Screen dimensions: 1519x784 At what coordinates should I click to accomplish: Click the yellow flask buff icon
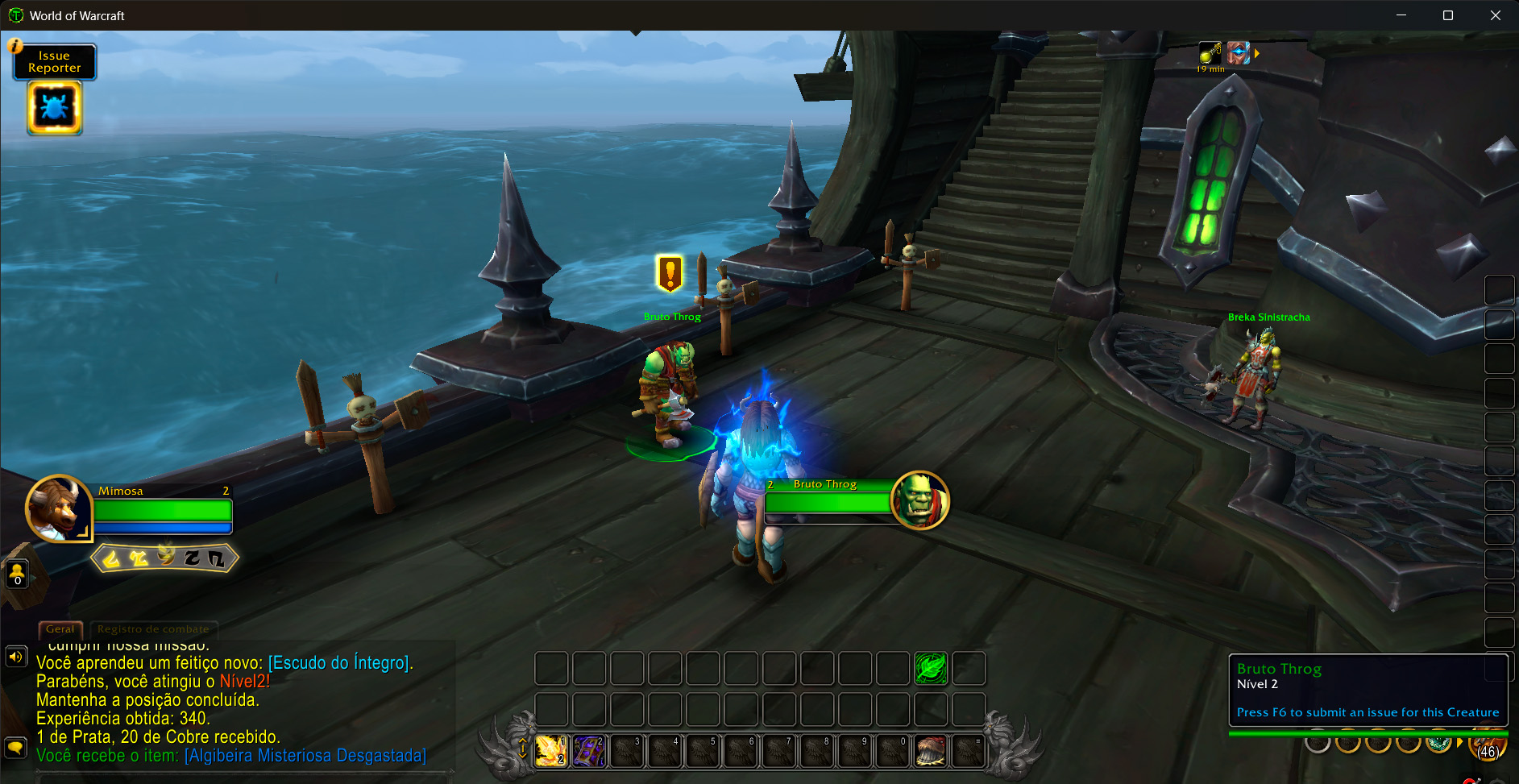pos(1210,54)
